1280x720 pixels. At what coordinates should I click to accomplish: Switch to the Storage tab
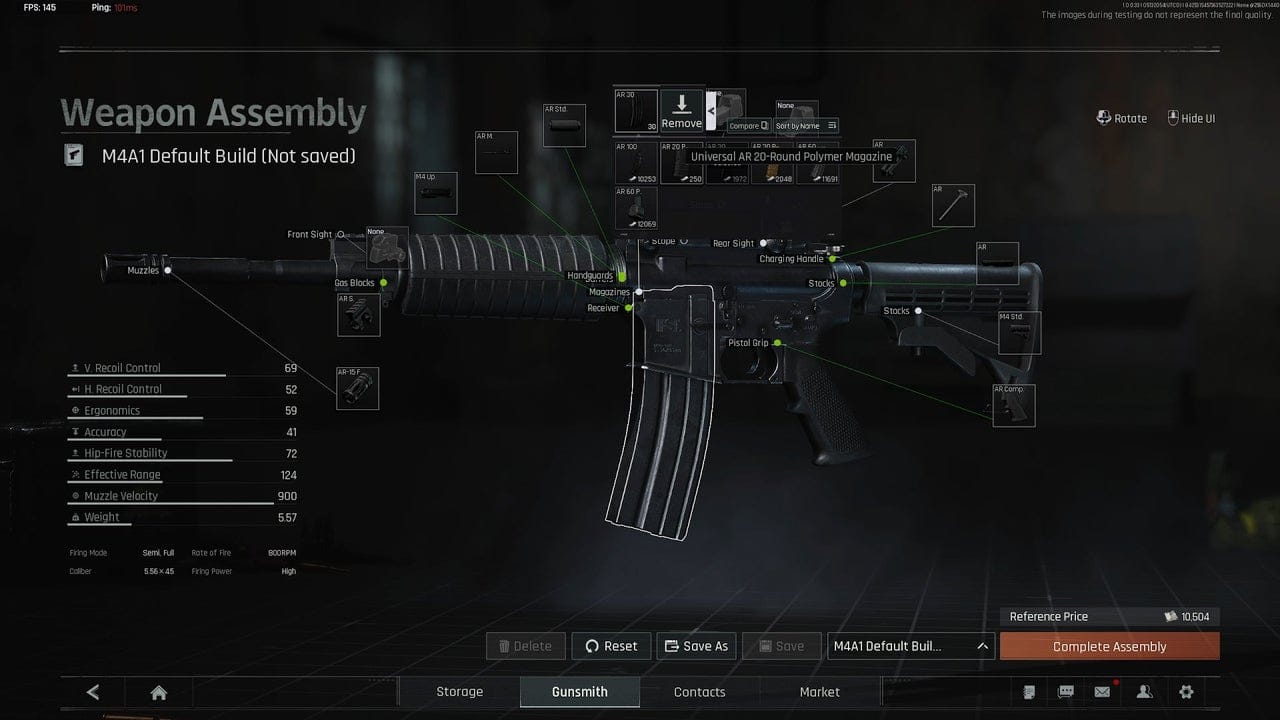(x=459, y=691)
